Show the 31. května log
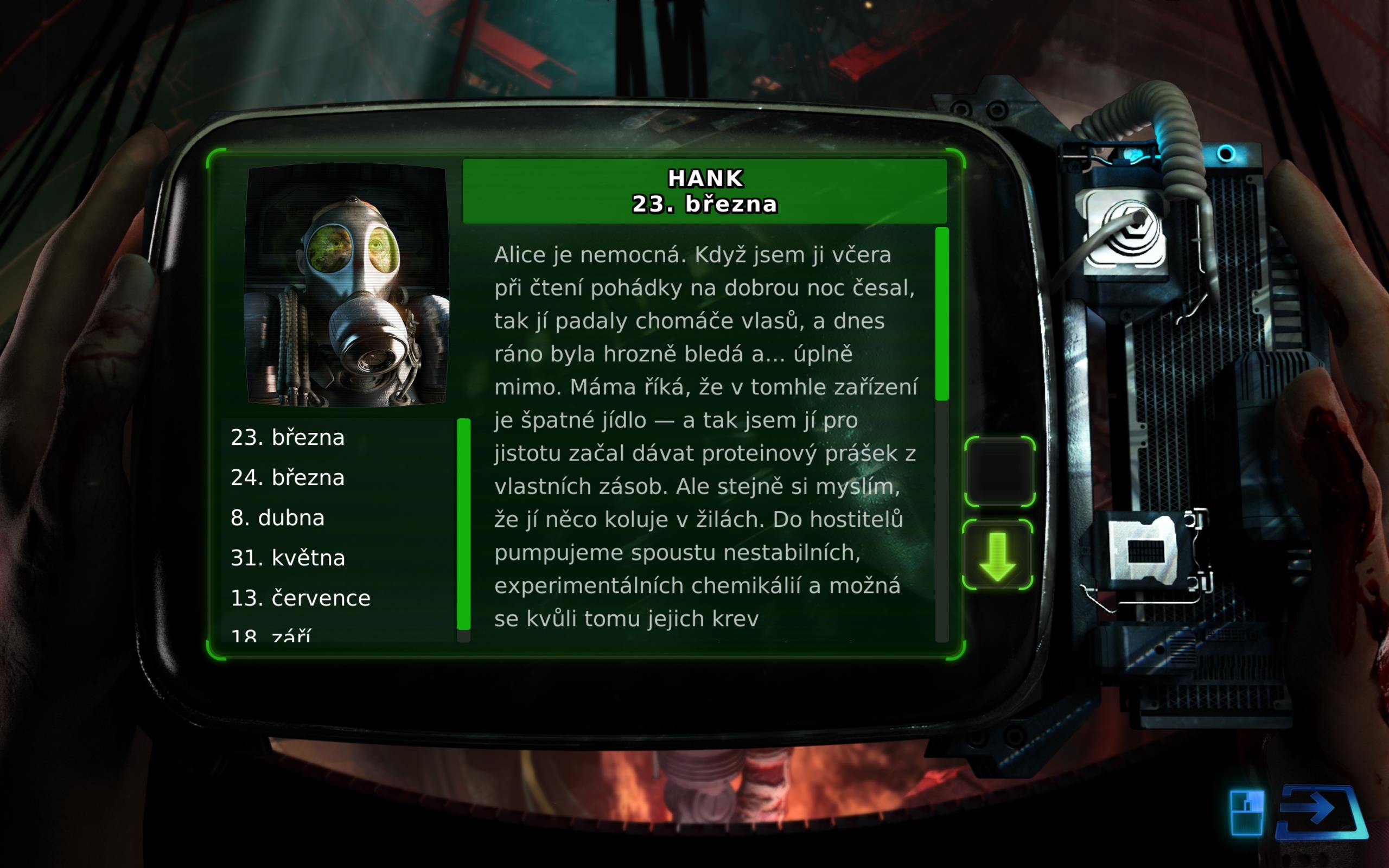This screenshot has width=1389, height=868. 288,558
